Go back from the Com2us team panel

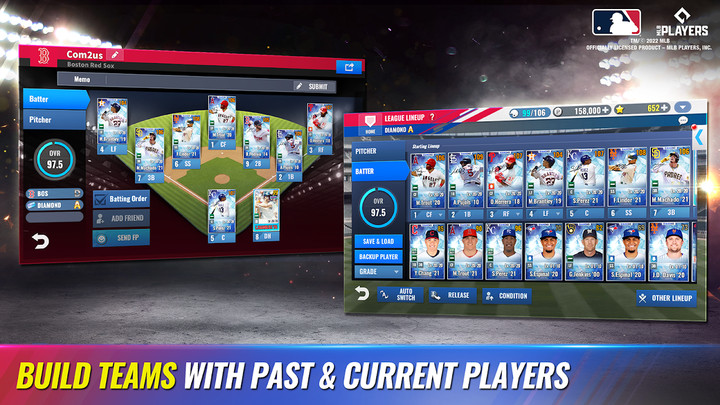(40, 241)
